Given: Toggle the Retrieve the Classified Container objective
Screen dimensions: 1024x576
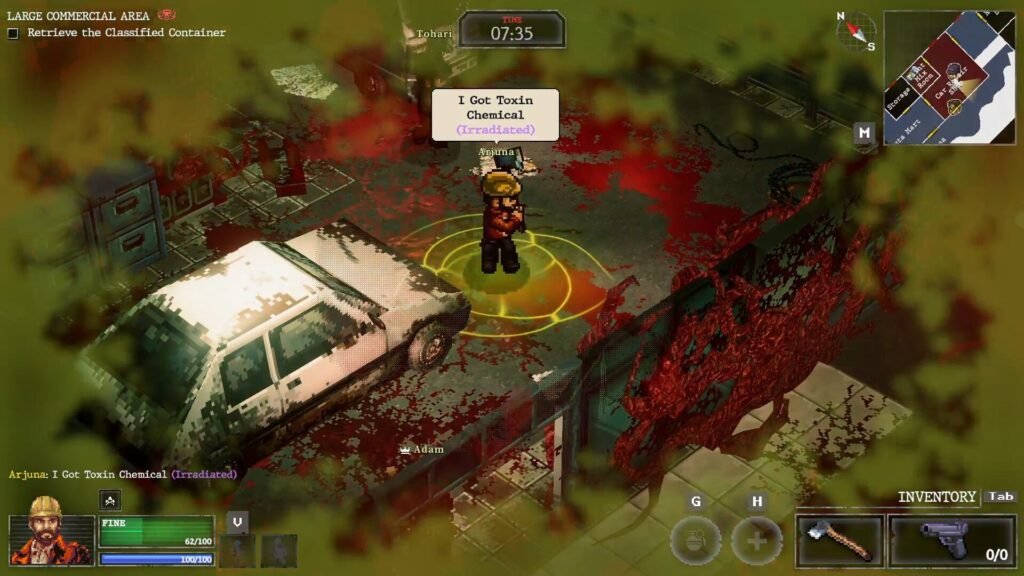Looking at the screenshot, I should (13, 33).
